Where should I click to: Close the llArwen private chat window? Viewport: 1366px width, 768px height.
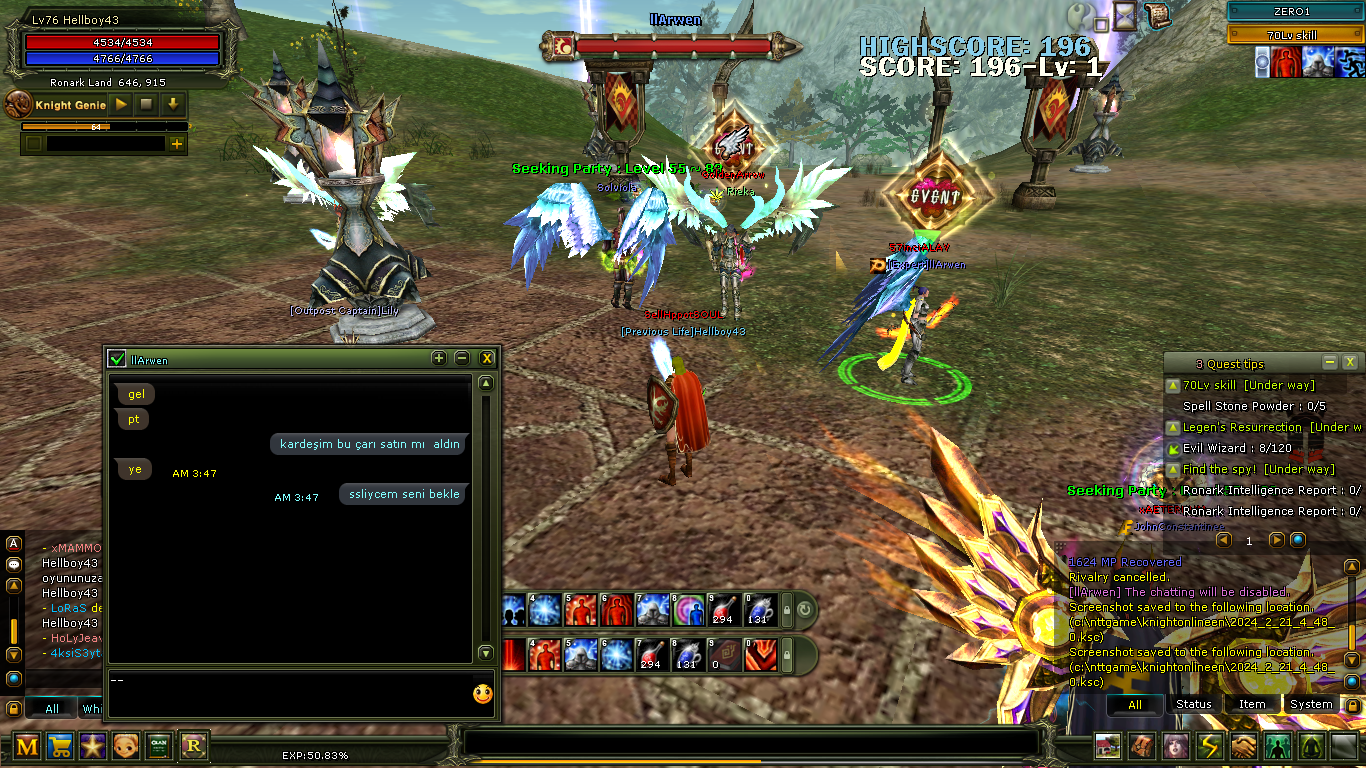pyautogui.click(x=487, y=358)
